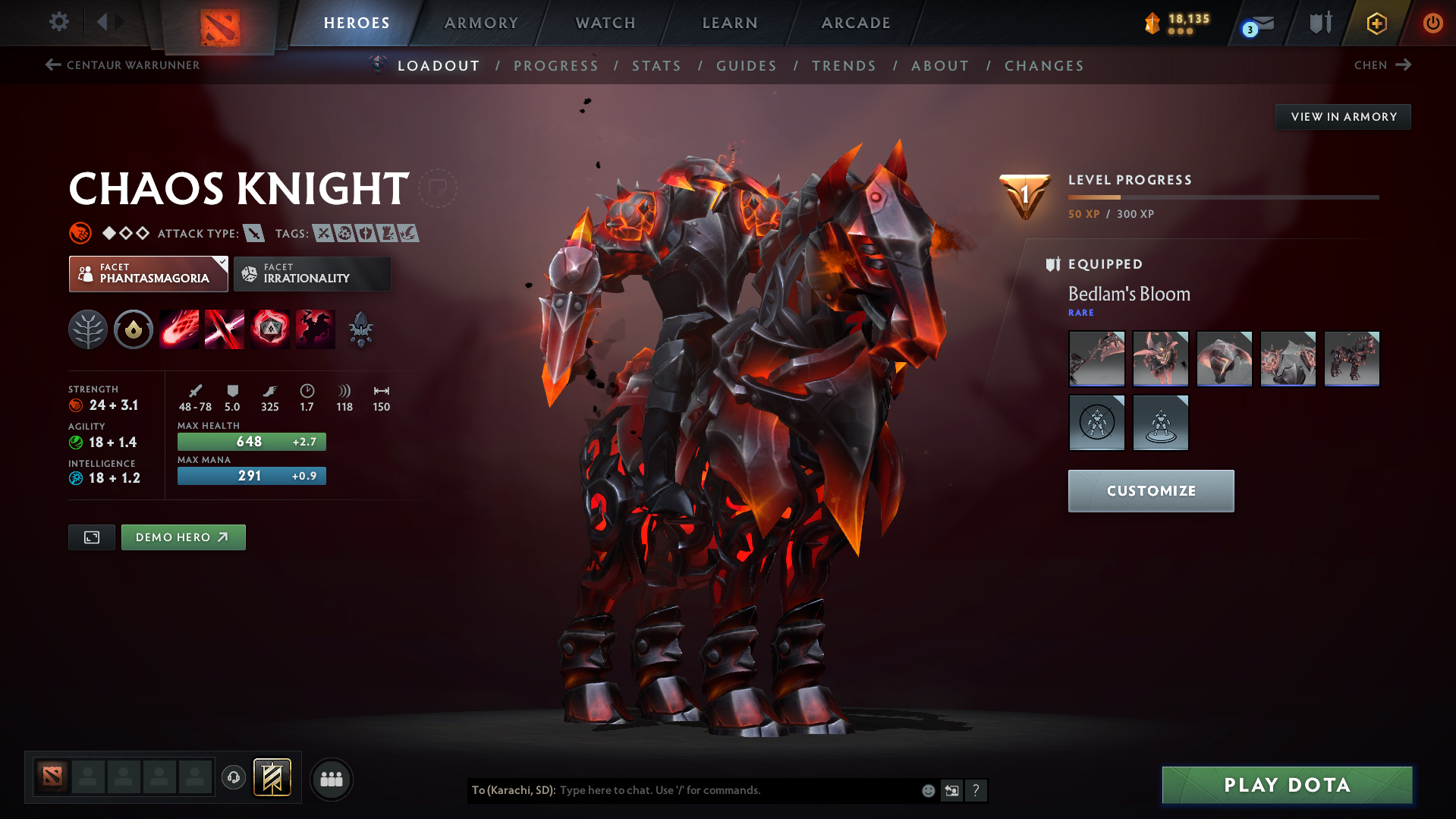1456x819 pixels.
Task: Select the Irrationality facet
Action: 312,273
